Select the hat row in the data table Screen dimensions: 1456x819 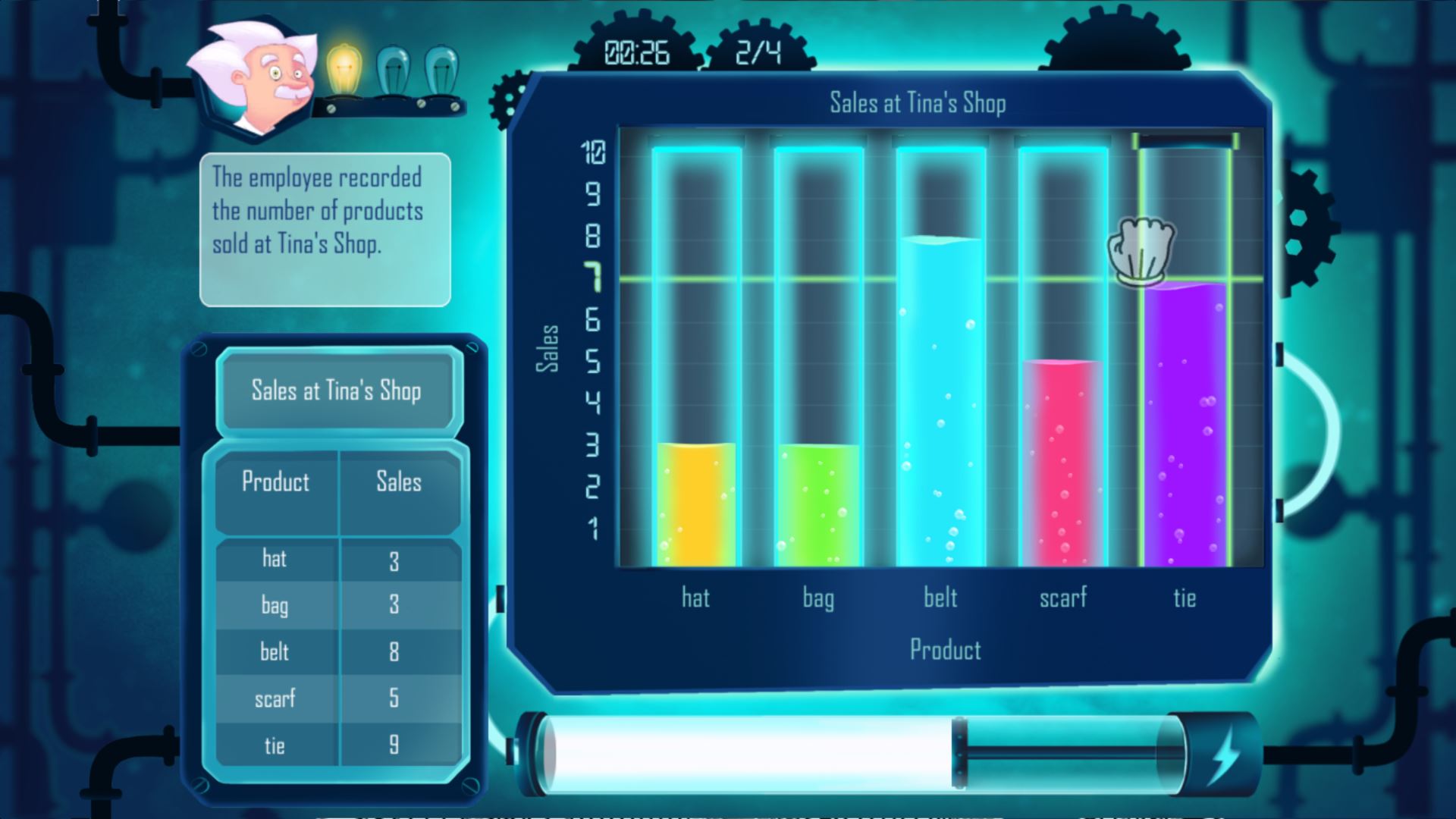pos(337,560)
